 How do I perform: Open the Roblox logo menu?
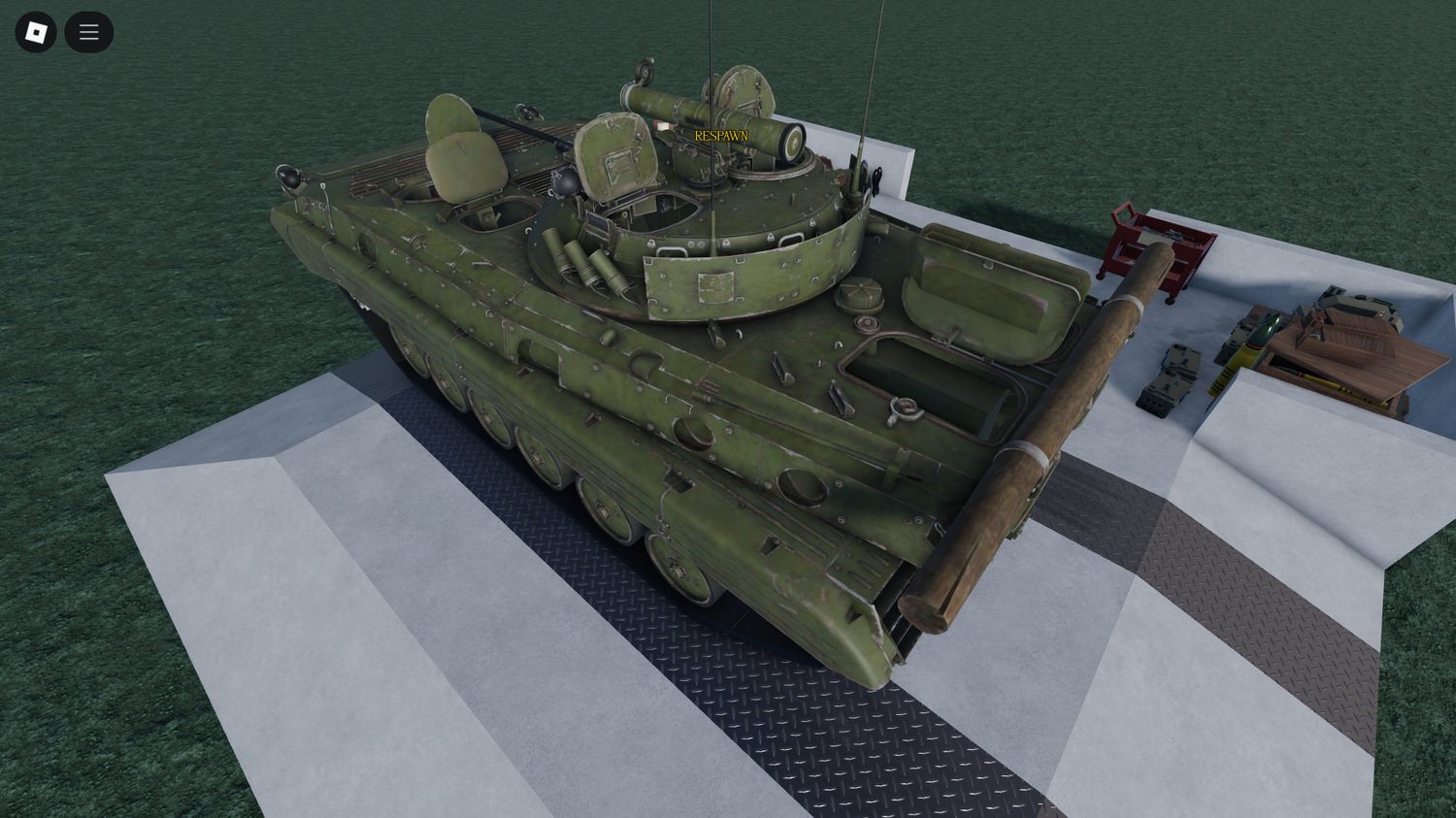36,31
